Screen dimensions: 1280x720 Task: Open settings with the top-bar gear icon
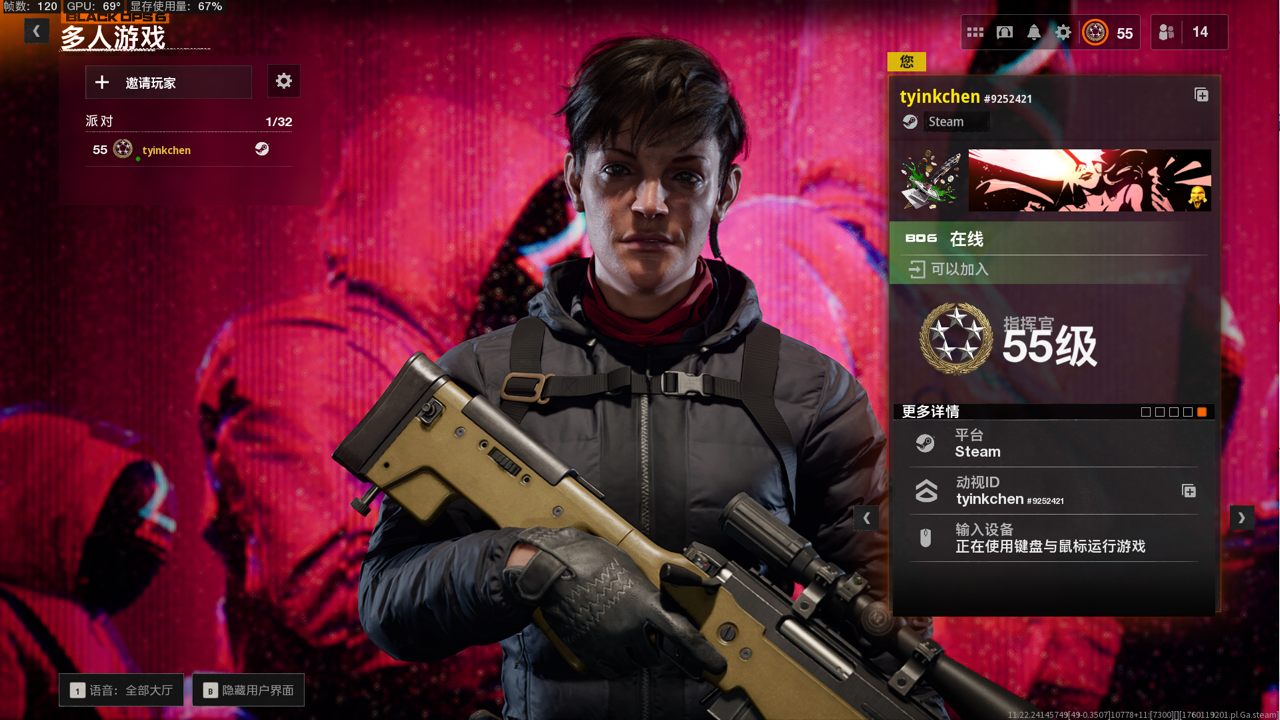1063,32
